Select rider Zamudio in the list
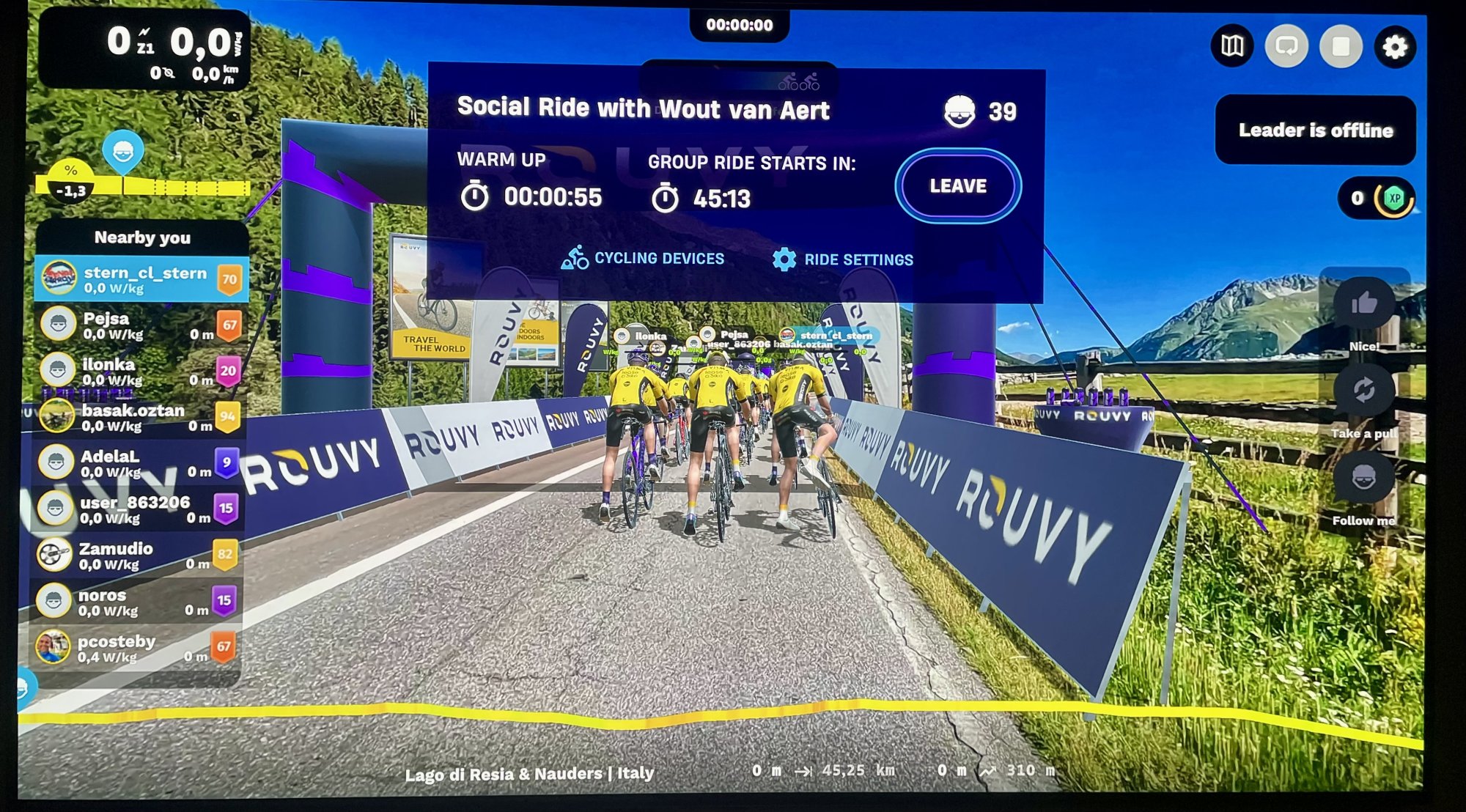The width and height of the screenshot is (1466, 812). (138, 556)
